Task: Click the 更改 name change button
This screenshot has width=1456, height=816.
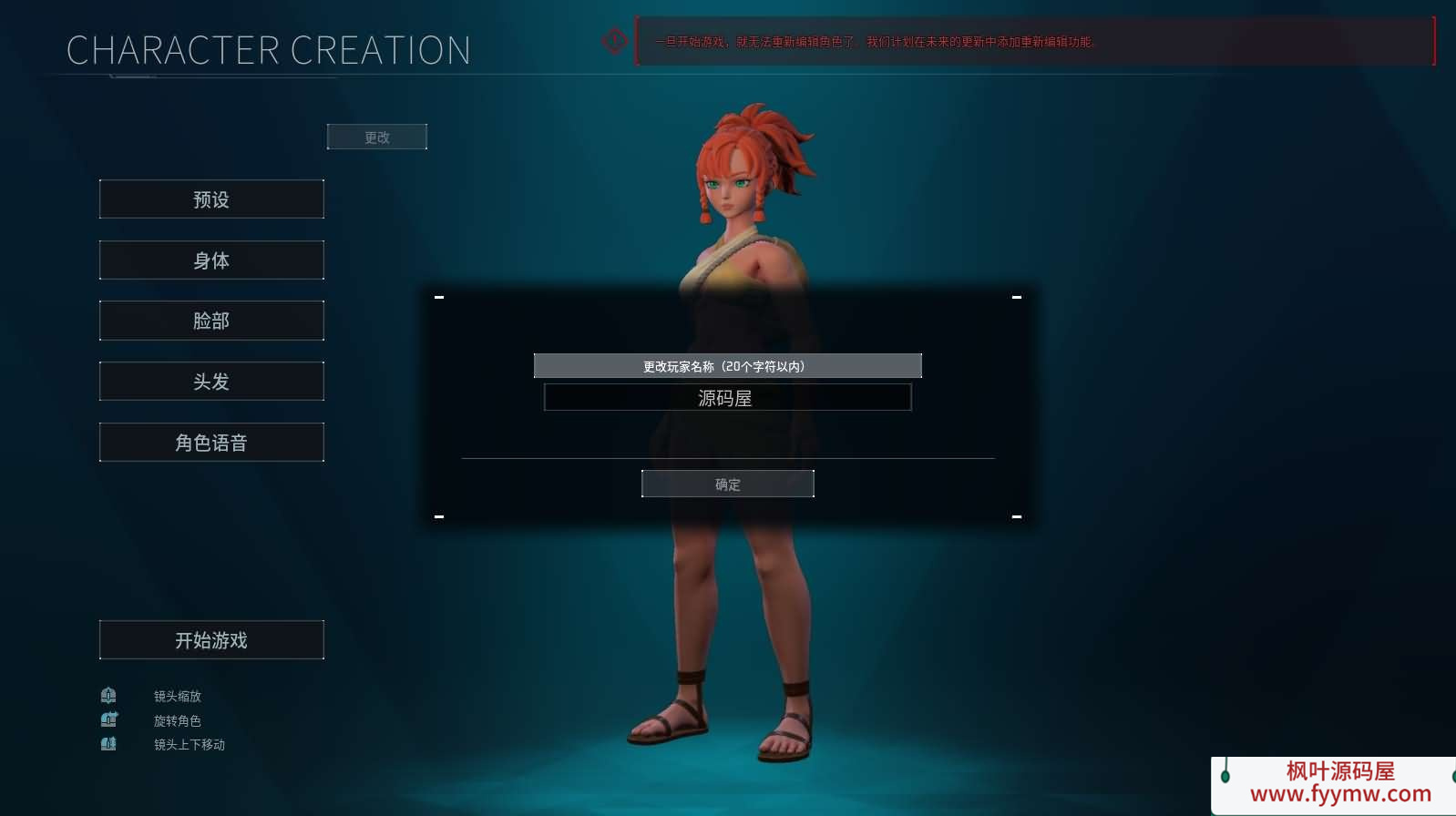Action: click(x=376, y=137)
